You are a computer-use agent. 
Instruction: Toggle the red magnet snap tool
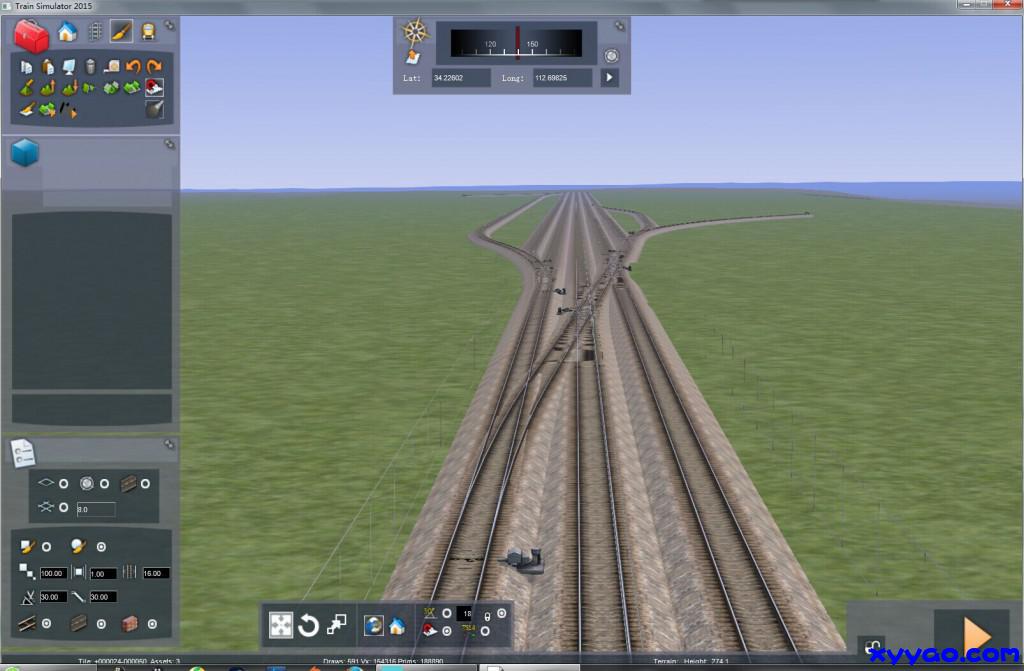coord(154,87)
